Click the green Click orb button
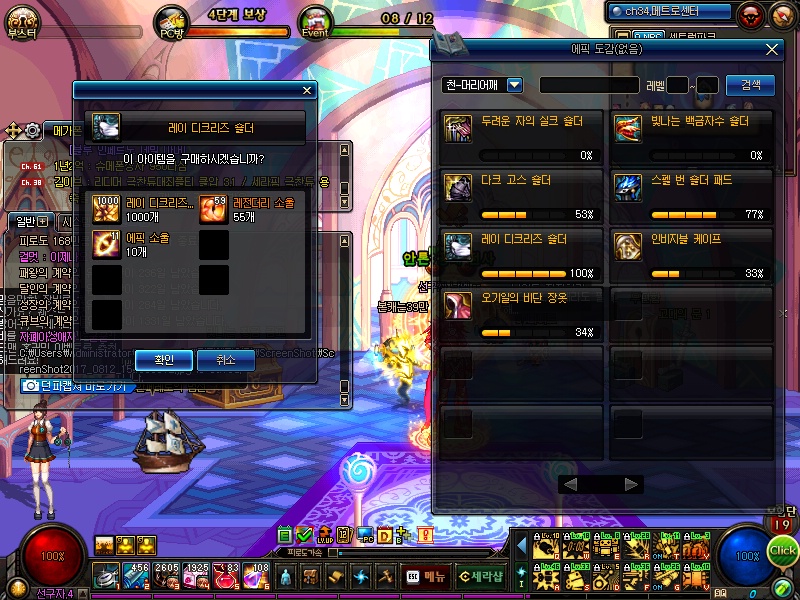800x600 pixels. [783, 550]
